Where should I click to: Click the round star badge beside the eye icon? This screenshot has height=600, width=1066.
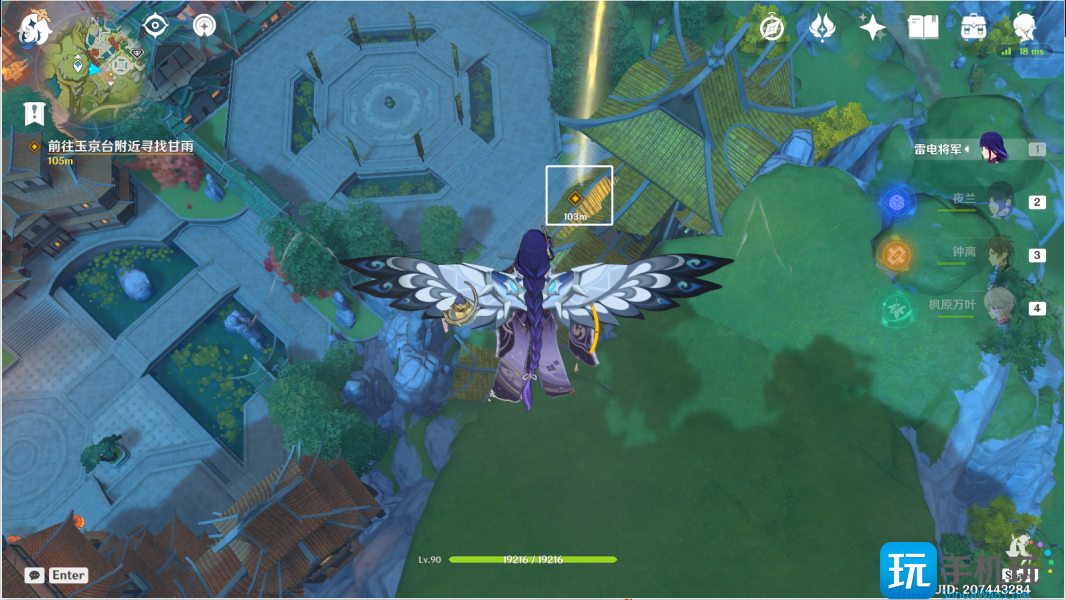(x=204, y=26)
